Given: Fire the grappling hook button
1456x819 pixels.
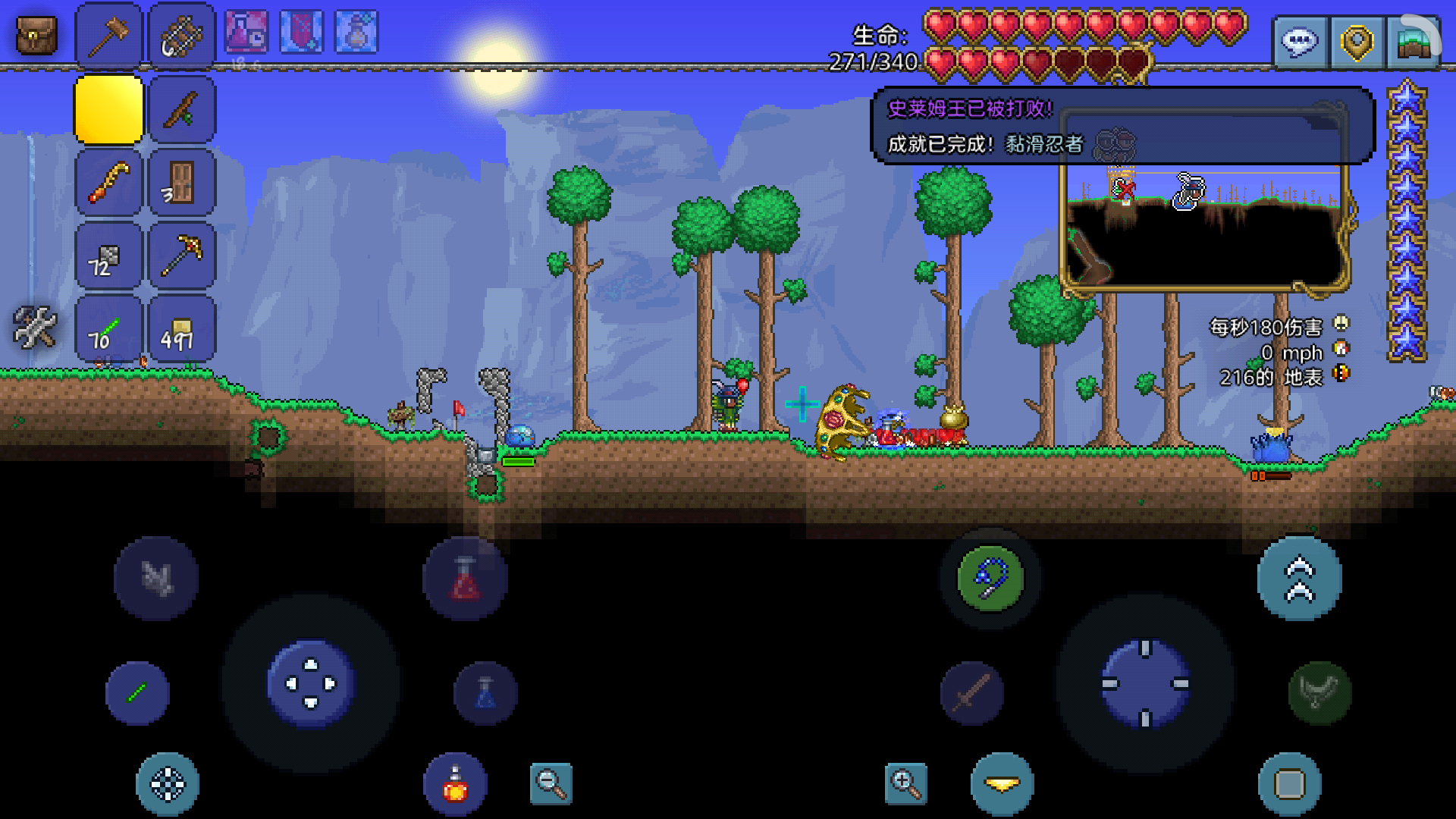Looking at the screenshot, I should [990, 579].
